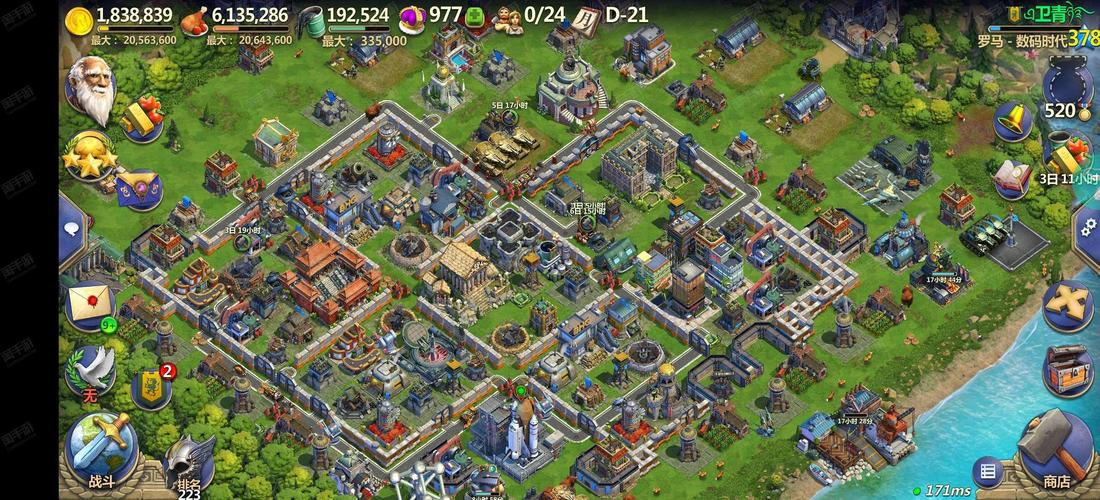Open the crossed scrolls button
Viewport: 1100px width, 500px height.
pyautogui.click(x=1066, y=304)
